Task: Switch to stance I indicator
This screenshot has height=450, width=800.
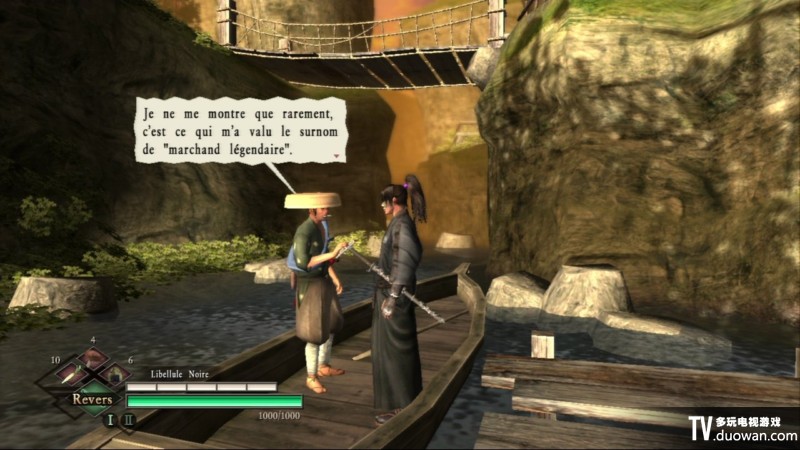Action: point(111,419)
